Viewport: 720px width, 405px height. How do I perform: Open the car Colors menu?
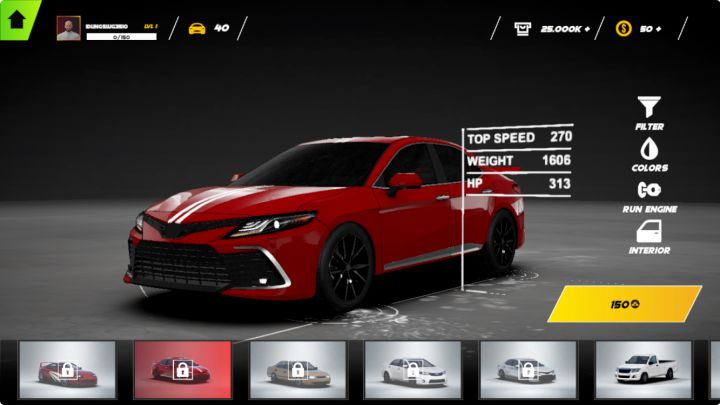(649, 153)
